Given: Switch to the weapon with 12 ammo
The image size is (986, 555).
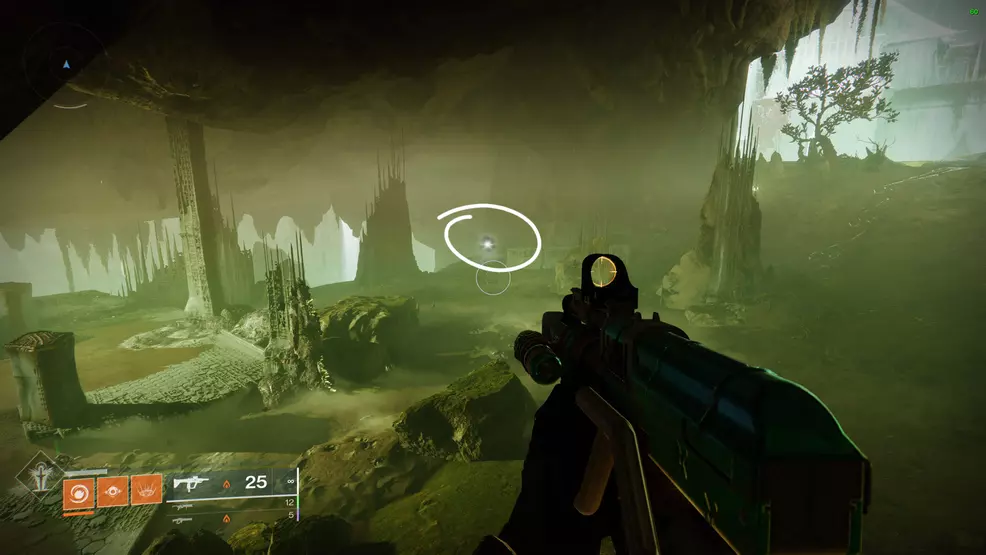Looking at the screenshot, I should (182, 504).
